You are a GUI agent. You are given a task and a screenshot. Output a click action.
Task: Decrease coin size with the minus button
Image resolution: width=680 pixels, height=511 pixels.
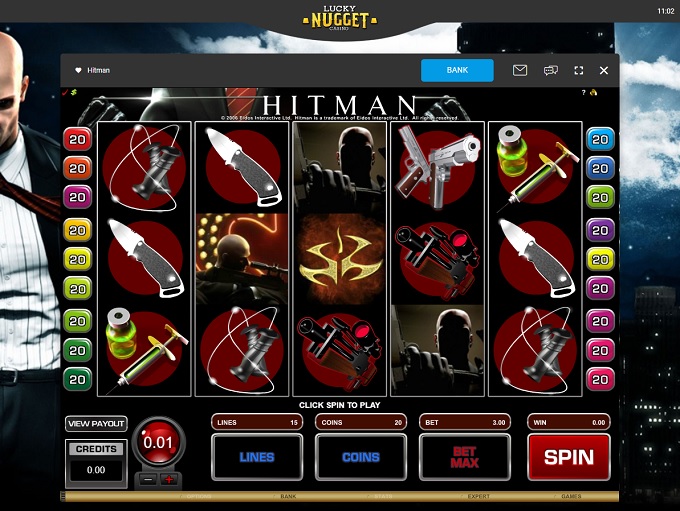(x=147, y=480)
